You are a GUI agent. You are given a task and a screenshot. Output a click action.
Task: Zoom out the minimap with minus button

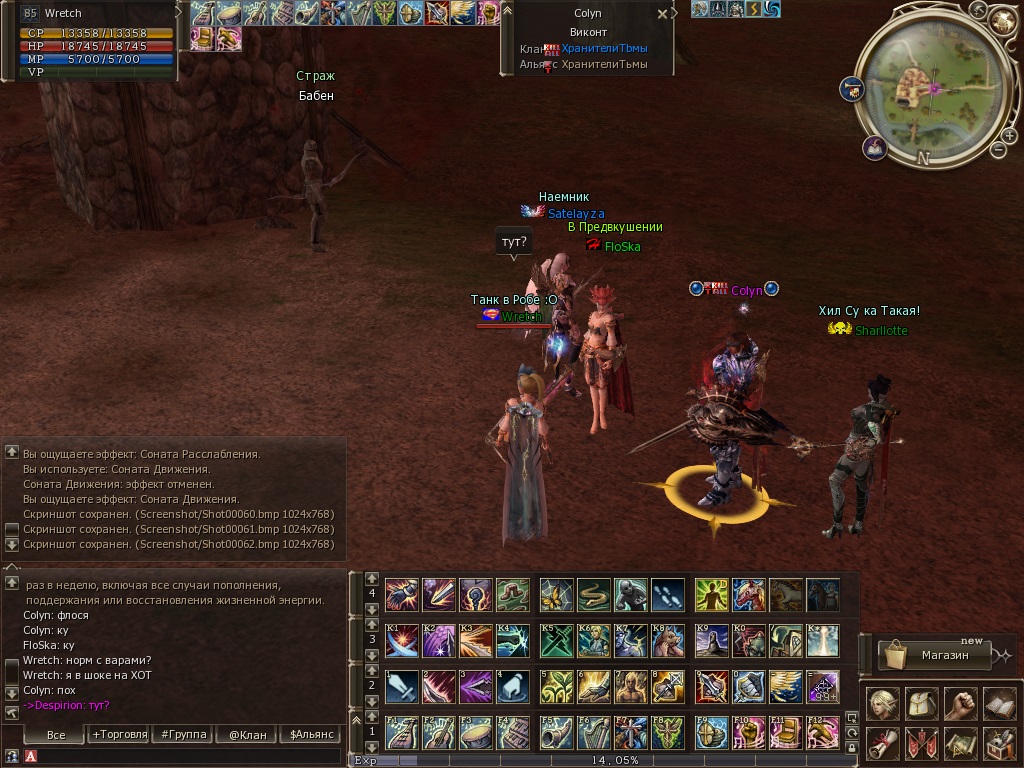click(x=997, y=150)
